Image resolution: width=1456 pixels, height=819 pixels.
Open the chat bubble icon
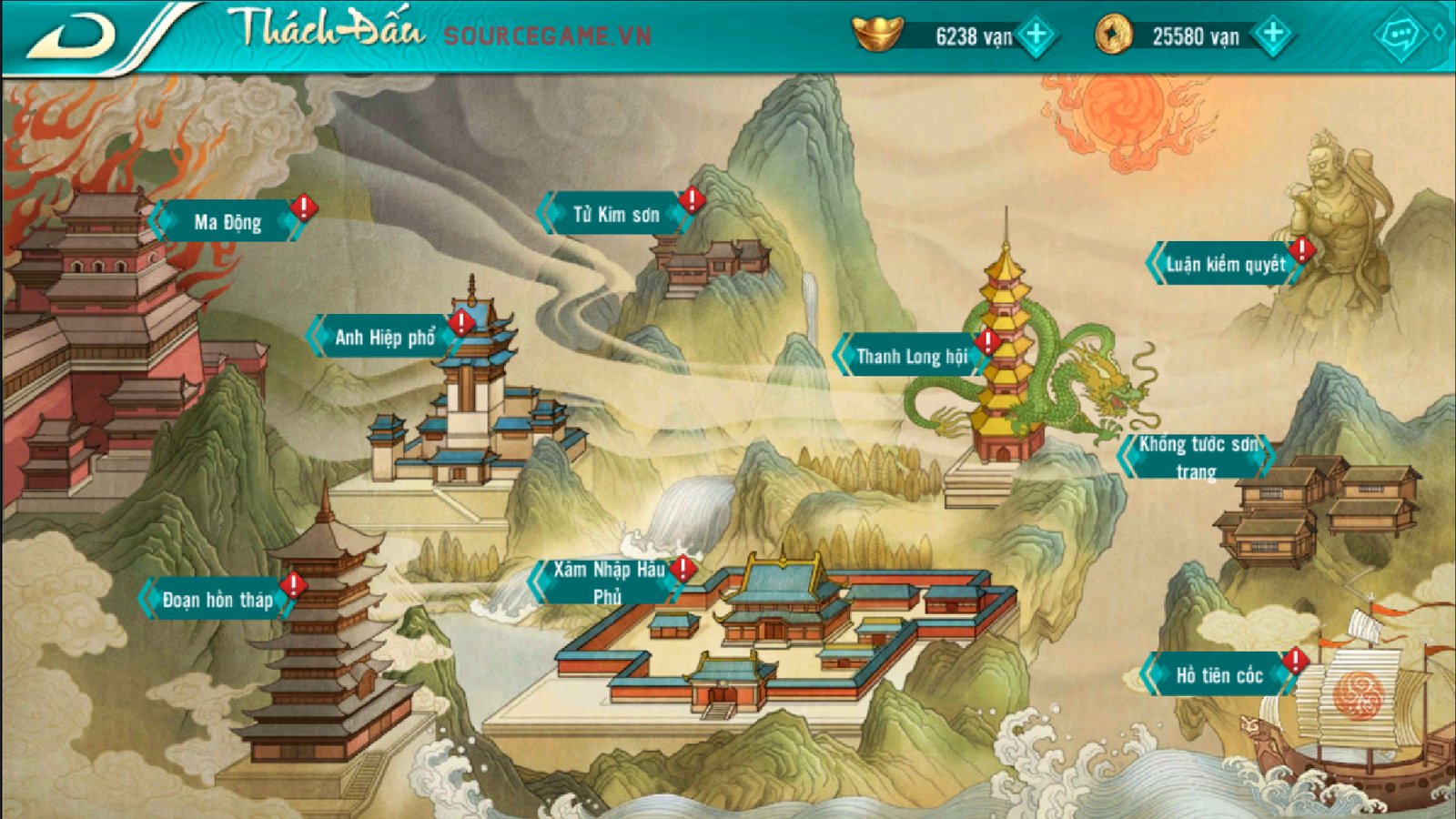[1400, 36]
